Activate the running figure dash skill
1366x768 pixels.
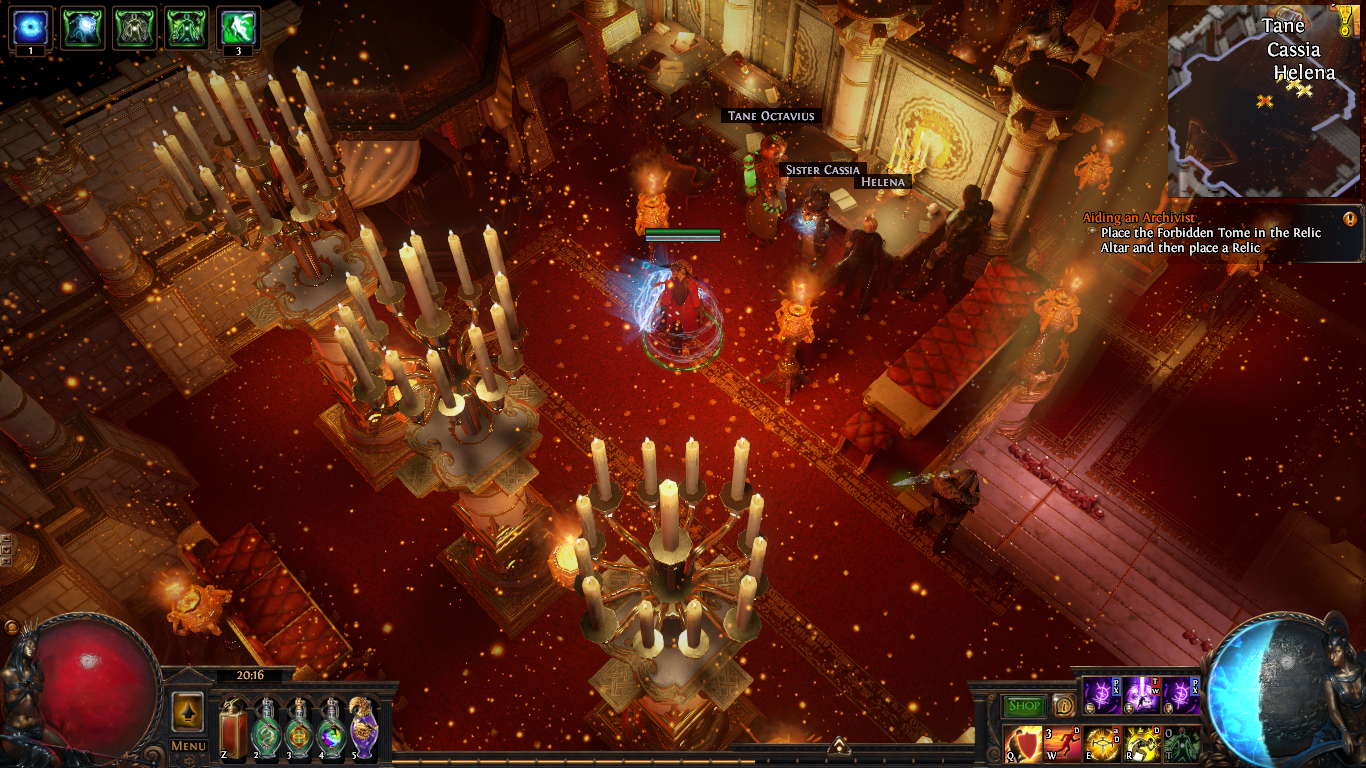pos(1062,744)
